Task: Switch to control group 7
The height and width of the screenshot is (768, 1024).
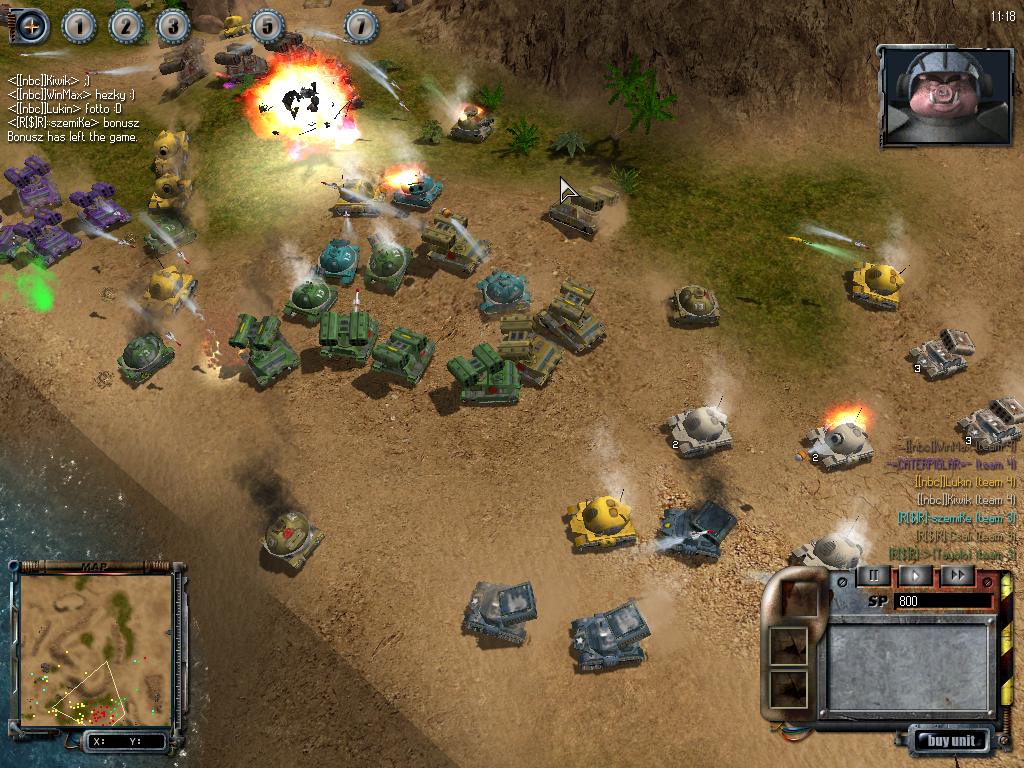Action: tap(361, 26)
